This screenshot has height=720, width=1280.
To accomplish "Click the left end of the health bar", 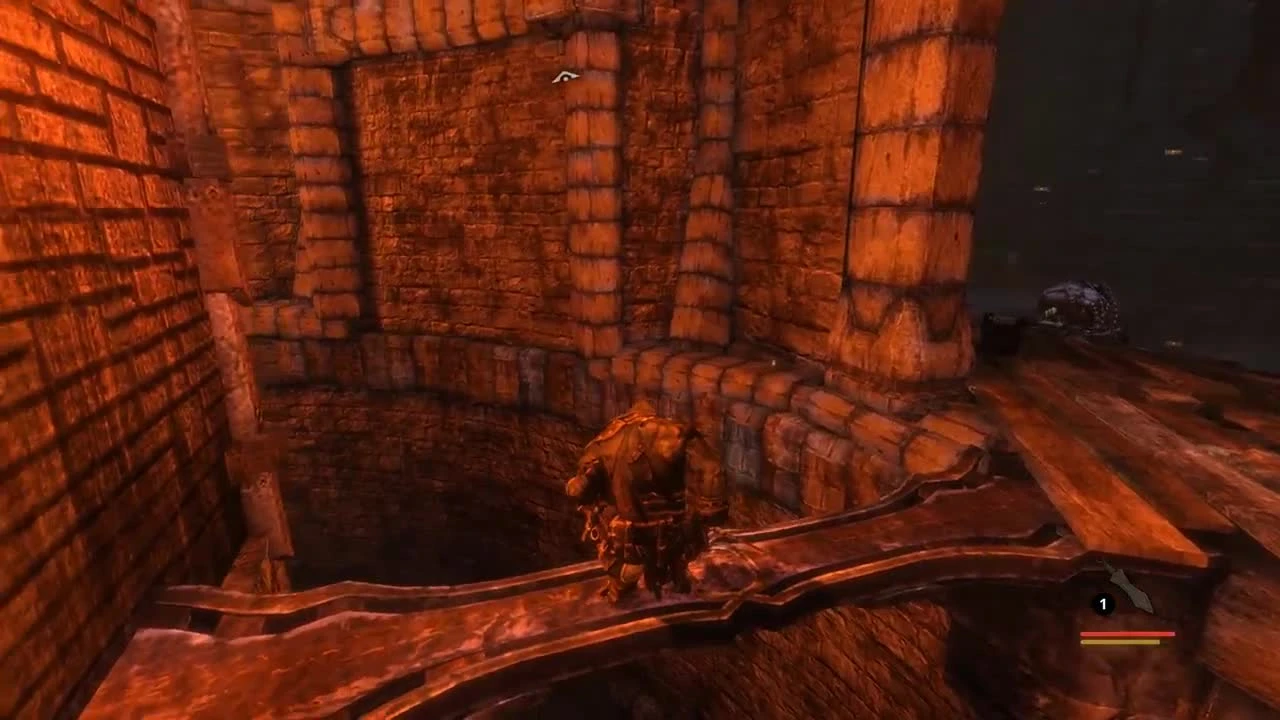I will point(1082,634).
